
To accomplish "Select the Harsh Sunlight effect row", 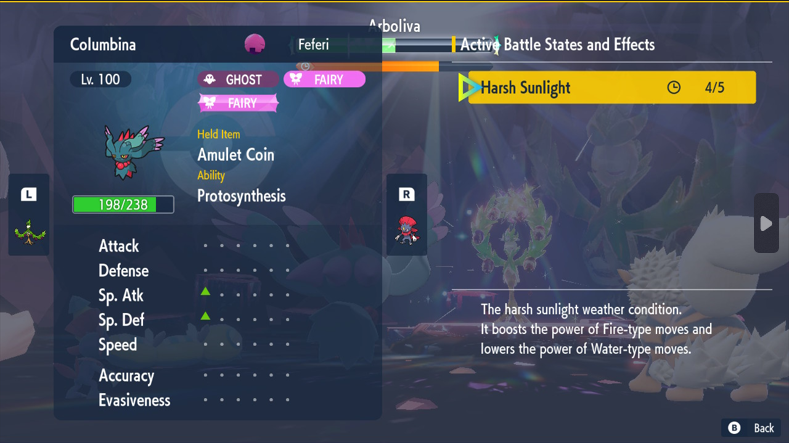I will click(x=607, y=88).
